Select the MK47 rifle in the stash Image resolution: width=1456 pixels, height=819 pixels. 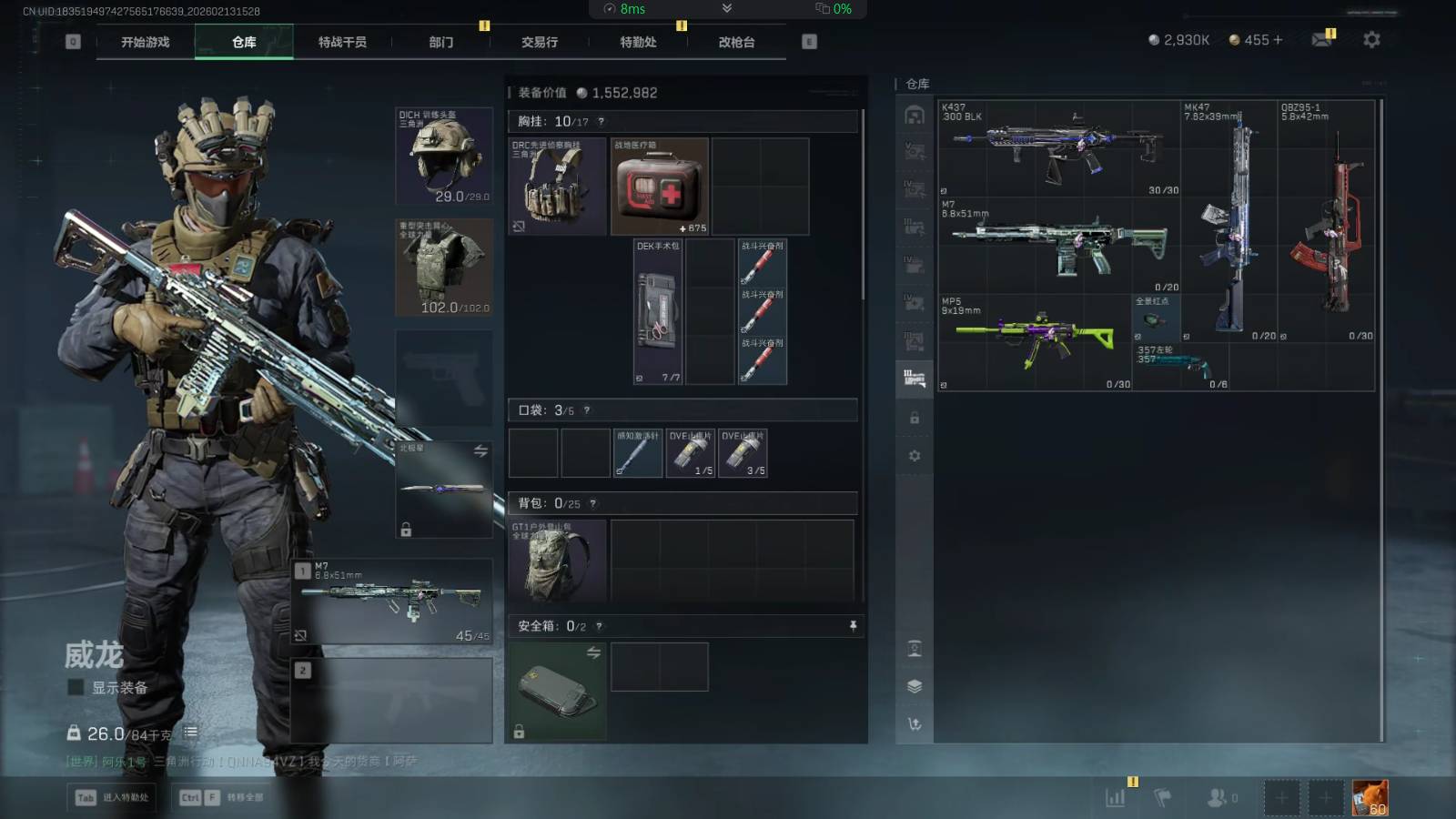tap(1229, 221)
